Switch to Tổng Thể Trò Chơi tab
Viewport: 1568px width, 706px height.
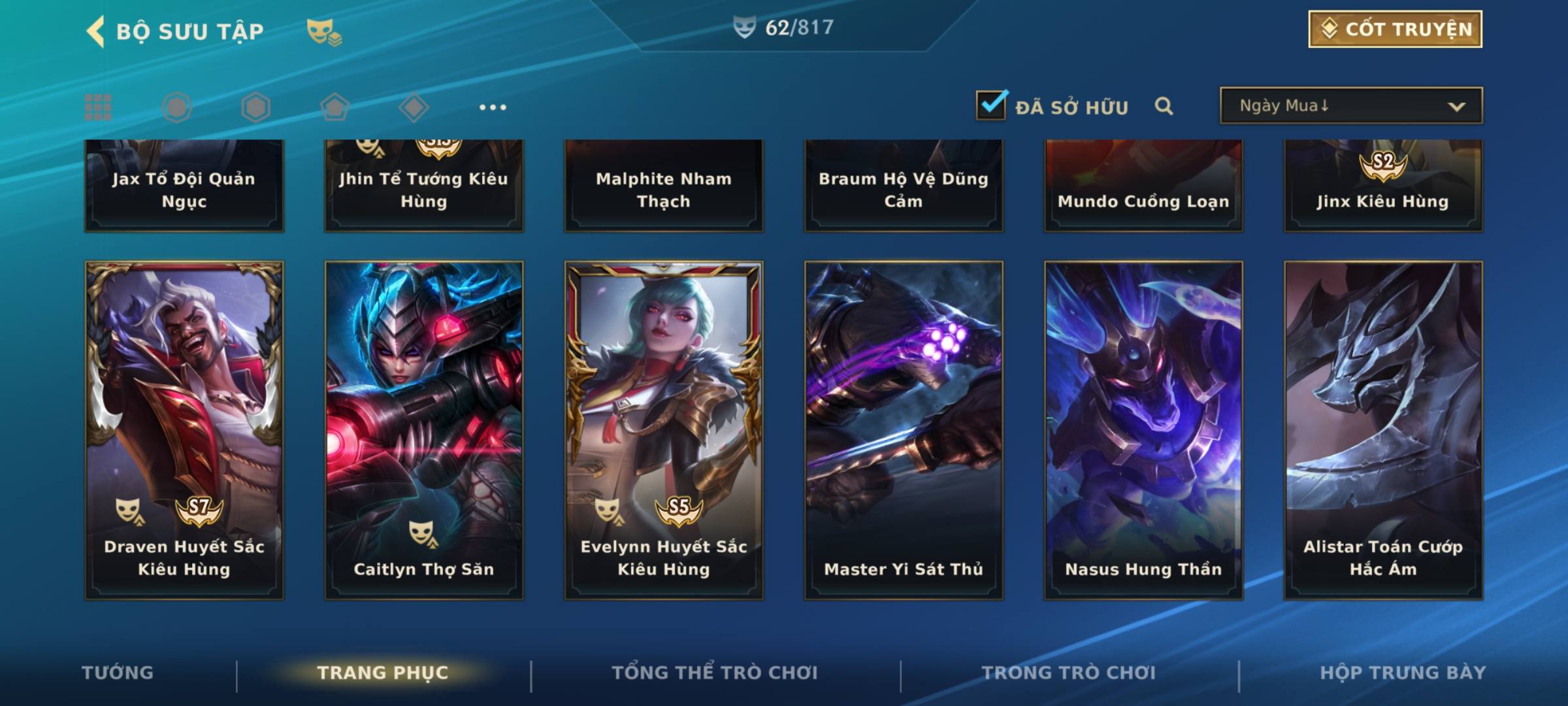point(714,673)
